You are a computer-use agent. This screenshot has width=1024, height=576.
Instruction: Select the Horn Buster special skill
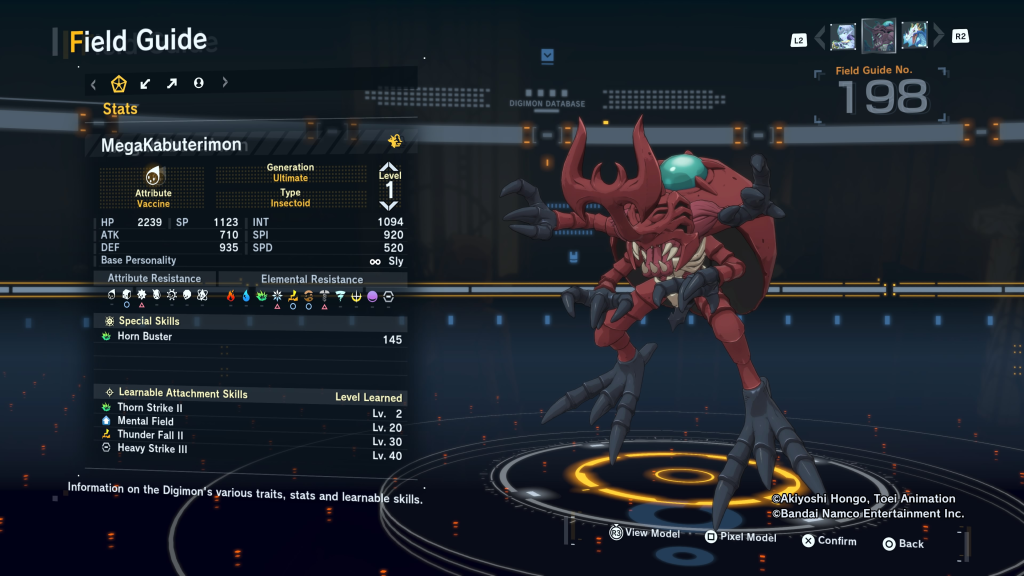pyautogui.click(x=250, y=338)
